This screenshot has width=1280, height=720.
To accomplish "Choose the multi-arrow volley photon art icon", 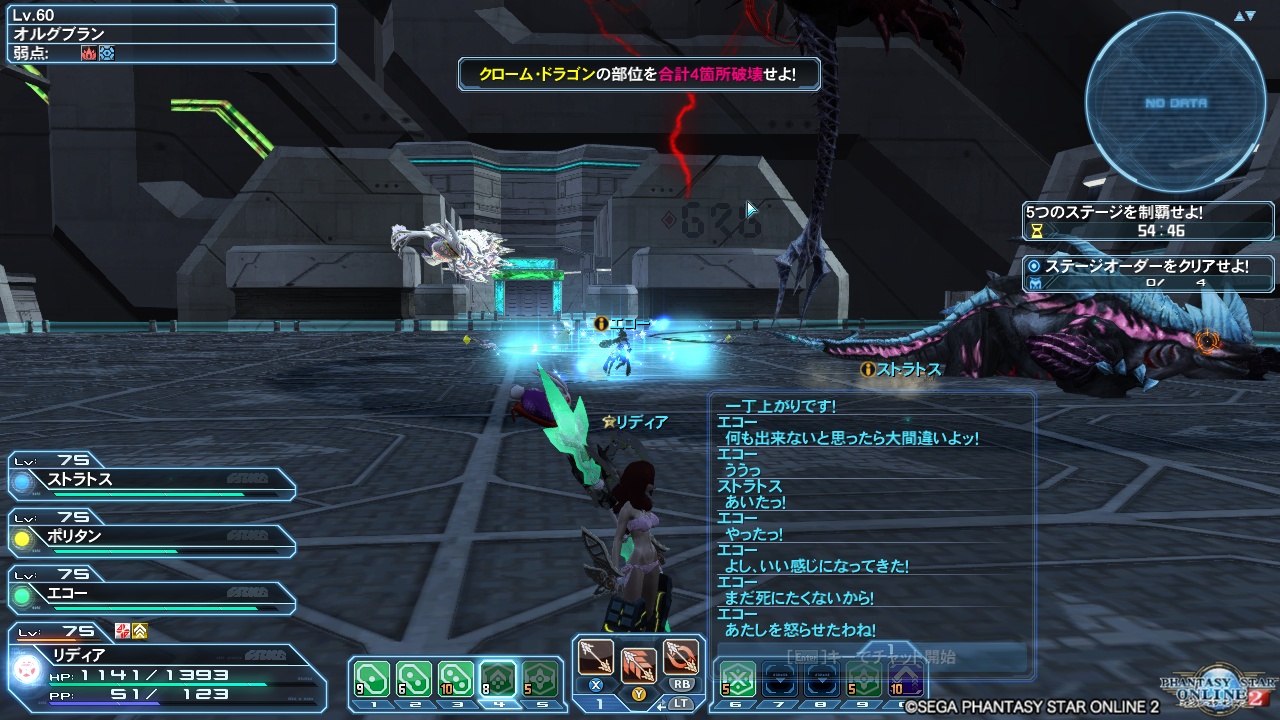I will (638, 663).
